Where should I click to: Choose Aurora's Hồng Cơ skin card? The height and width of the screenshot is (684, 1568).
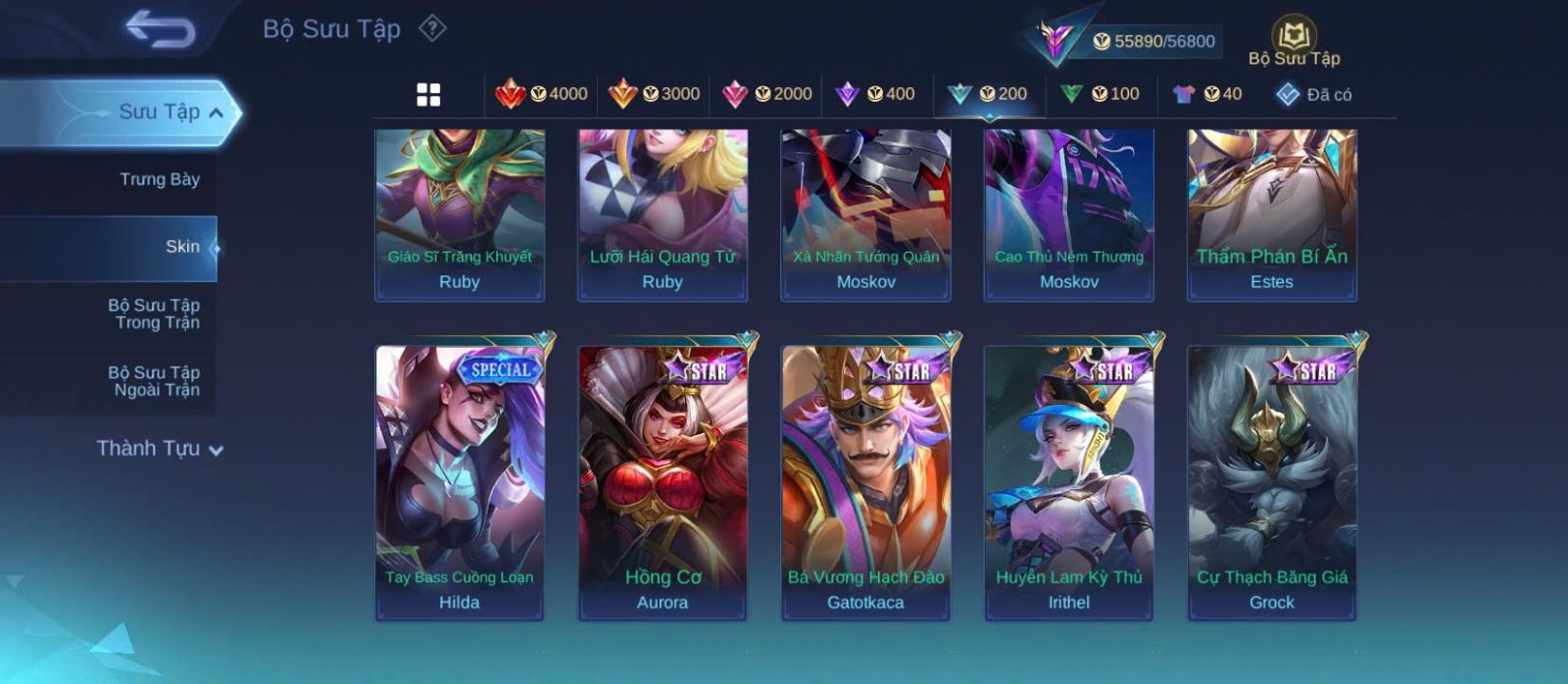[662, 482]
